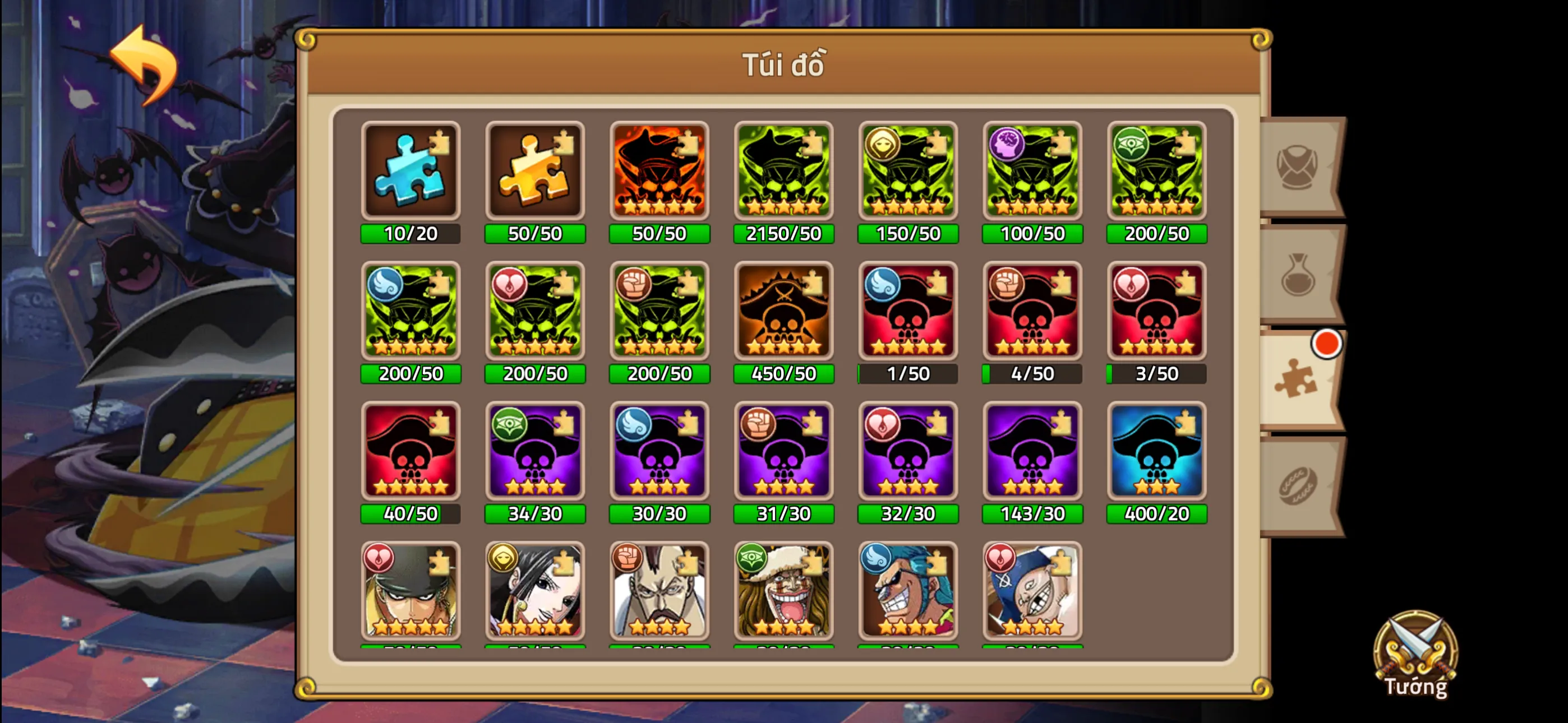Tap the progress bar under the 1/50 fragment
The height and width of the screenshot is (723, 1568).
(908, 374)
